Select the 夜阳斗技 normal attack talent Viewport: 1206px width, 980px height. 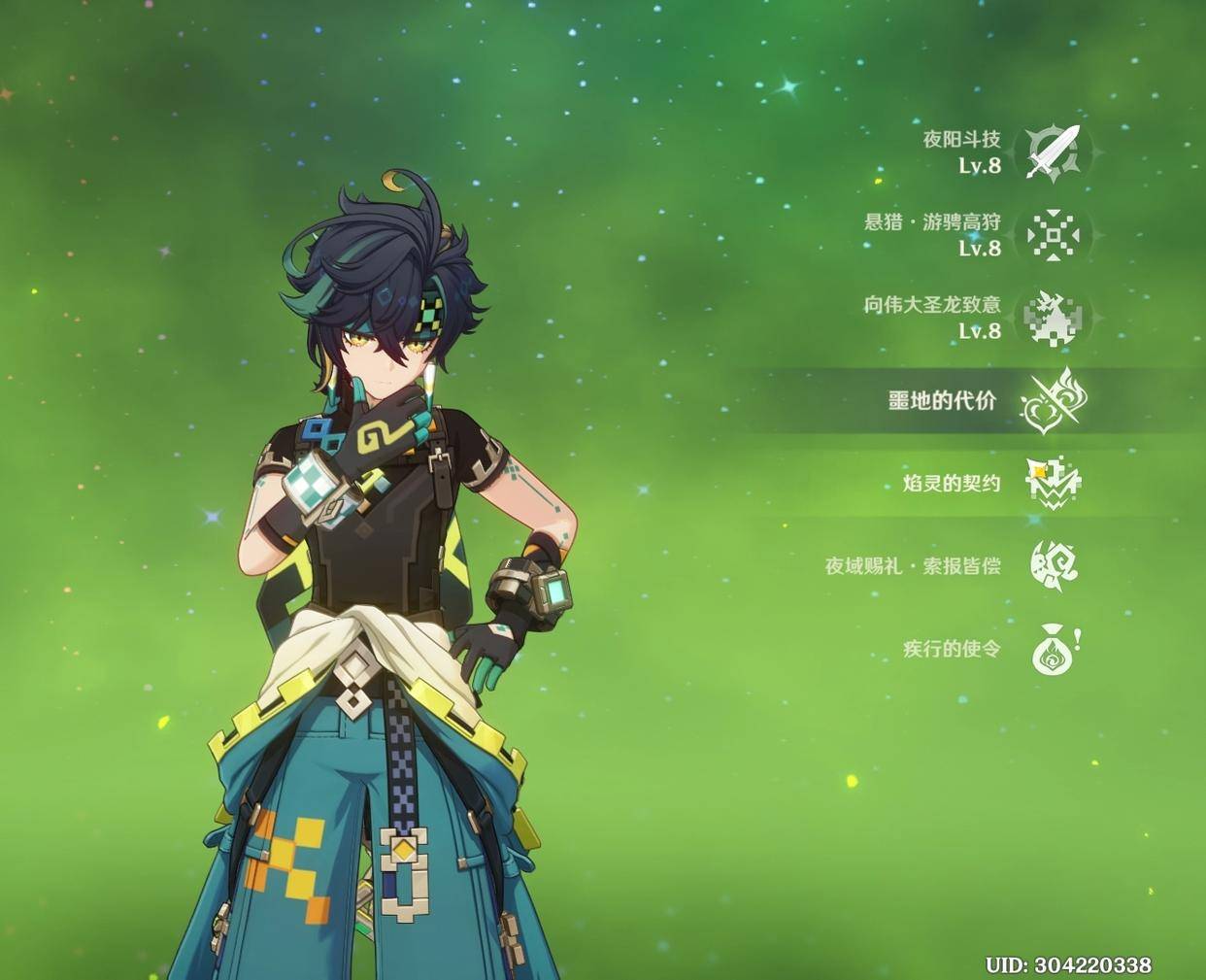(1054, 152)
